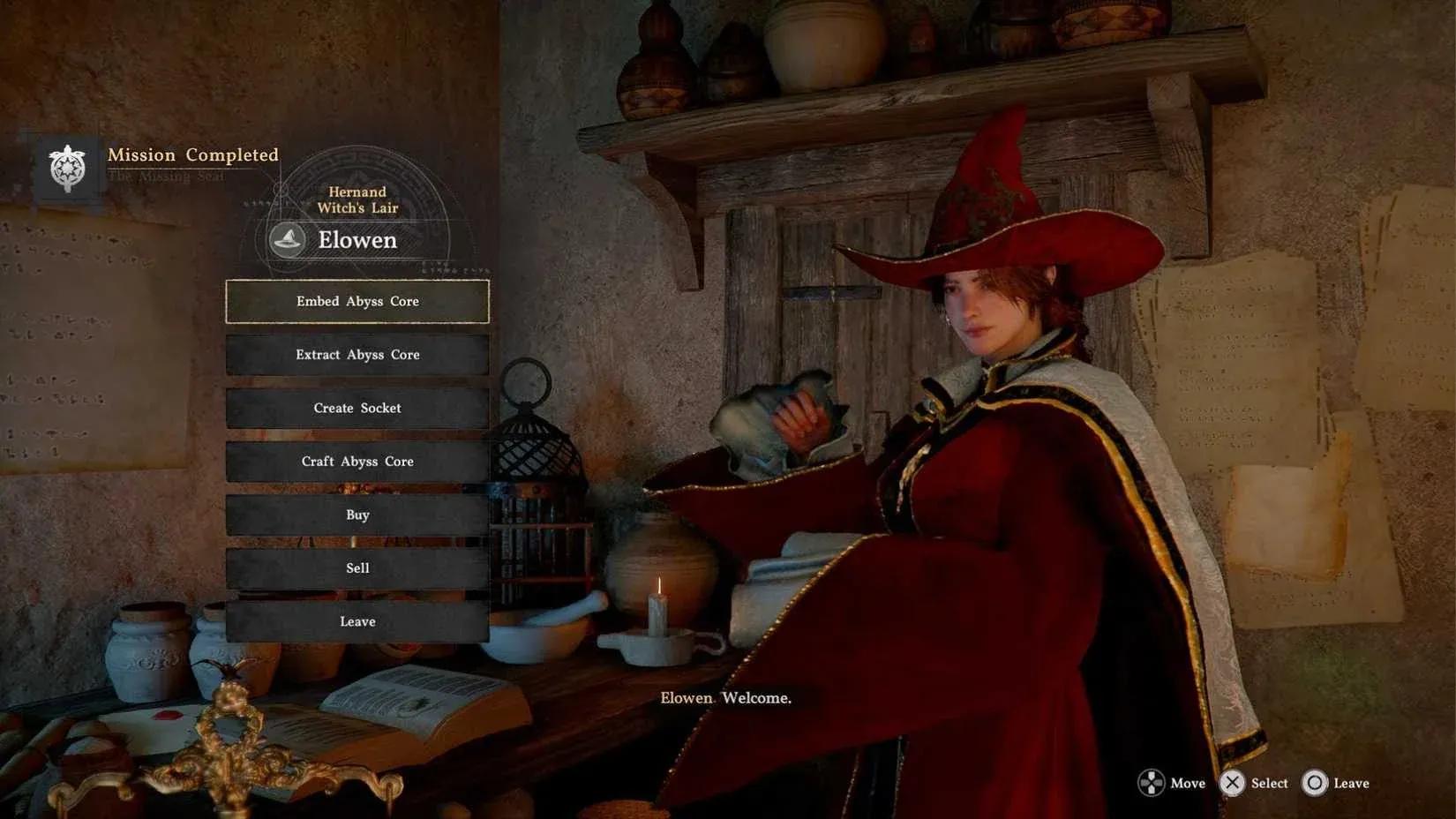The width and height of the screenshot is (1456, 819).
Task: Select the Embed Abyss Core option
Action: click(357, 302)
